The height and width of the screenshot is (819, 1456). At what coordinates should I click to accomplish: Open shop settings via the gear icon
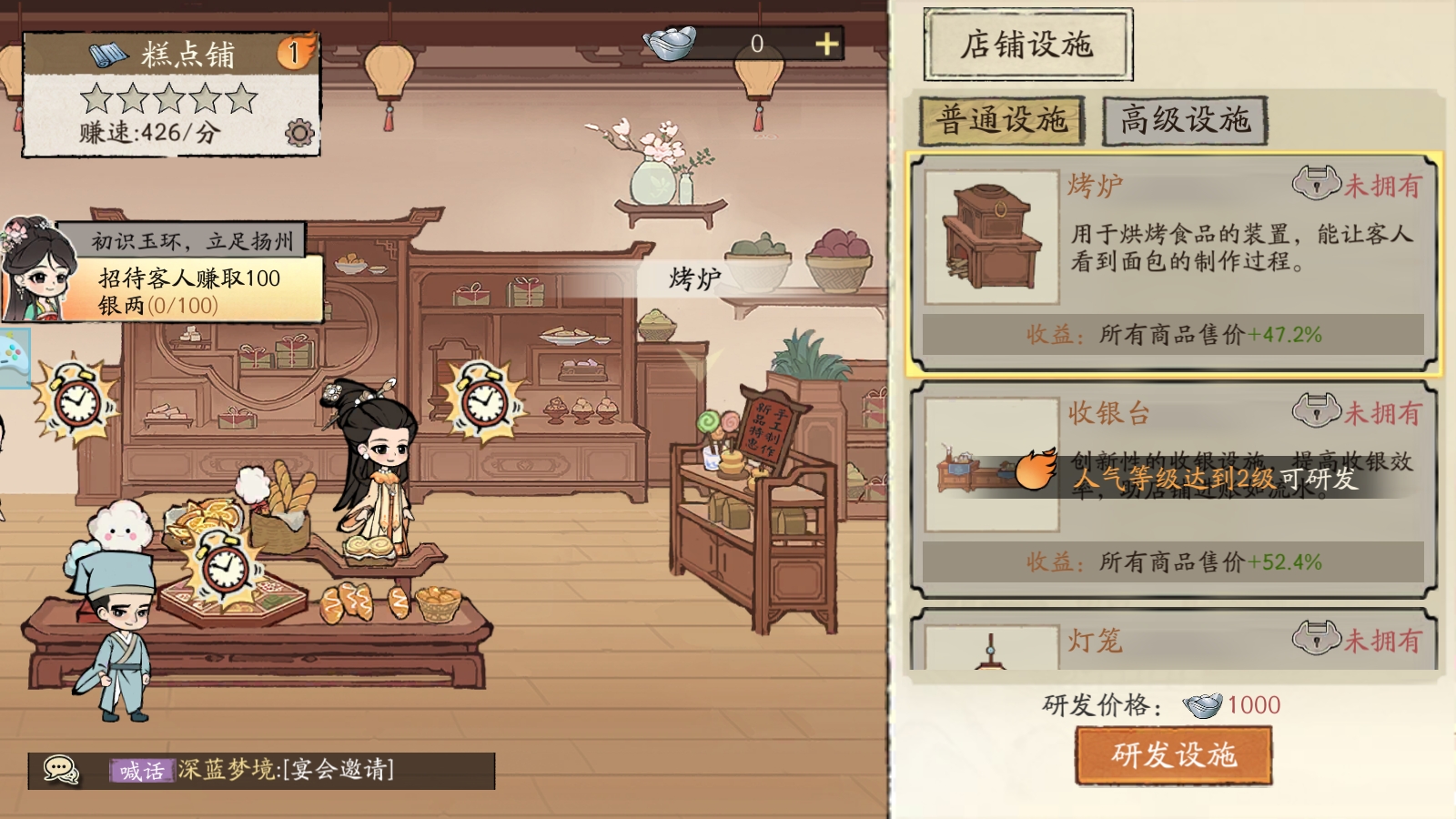(298, 132)
